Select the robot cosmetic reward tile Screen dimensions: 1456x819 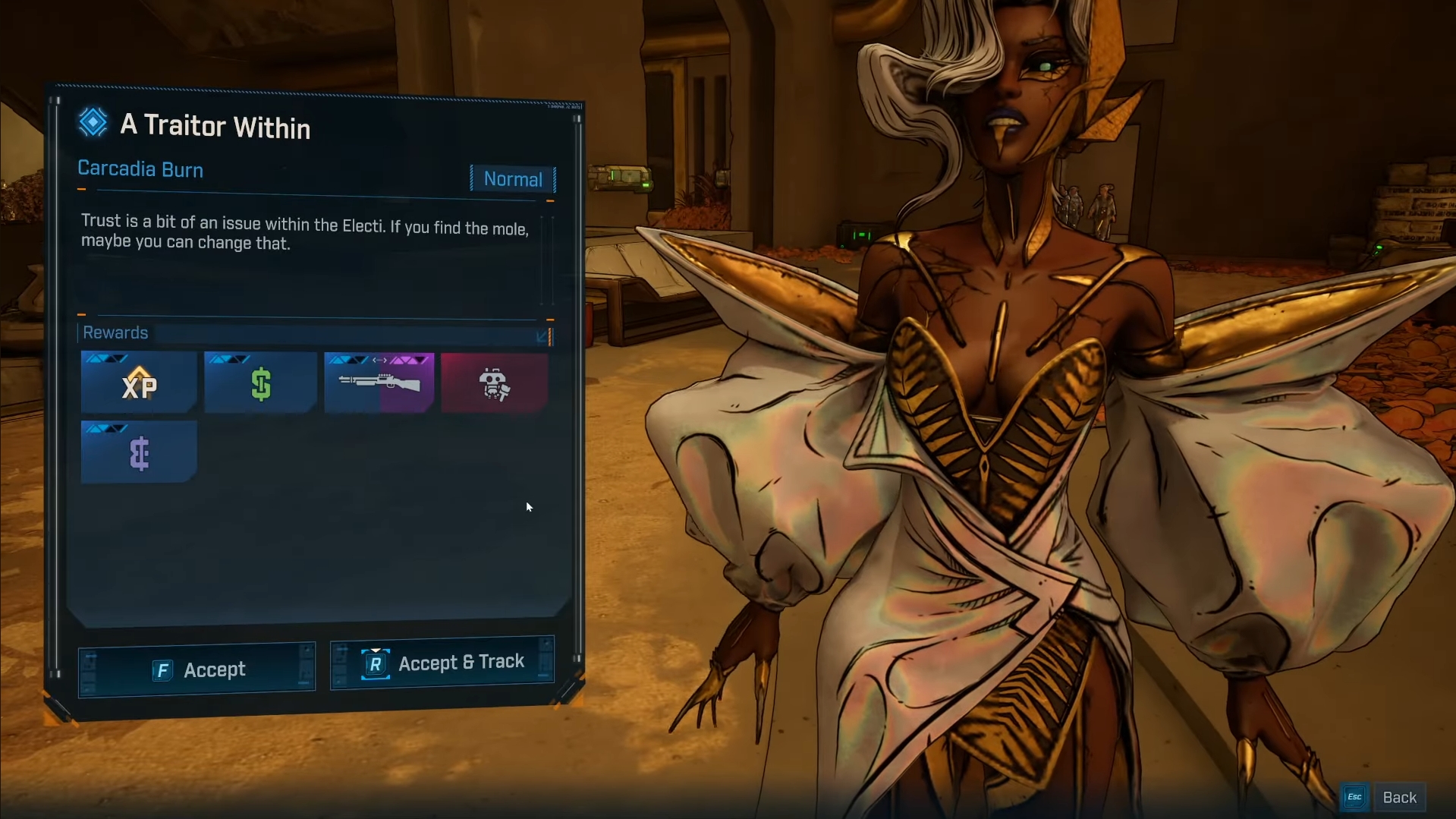click(494, 383)
